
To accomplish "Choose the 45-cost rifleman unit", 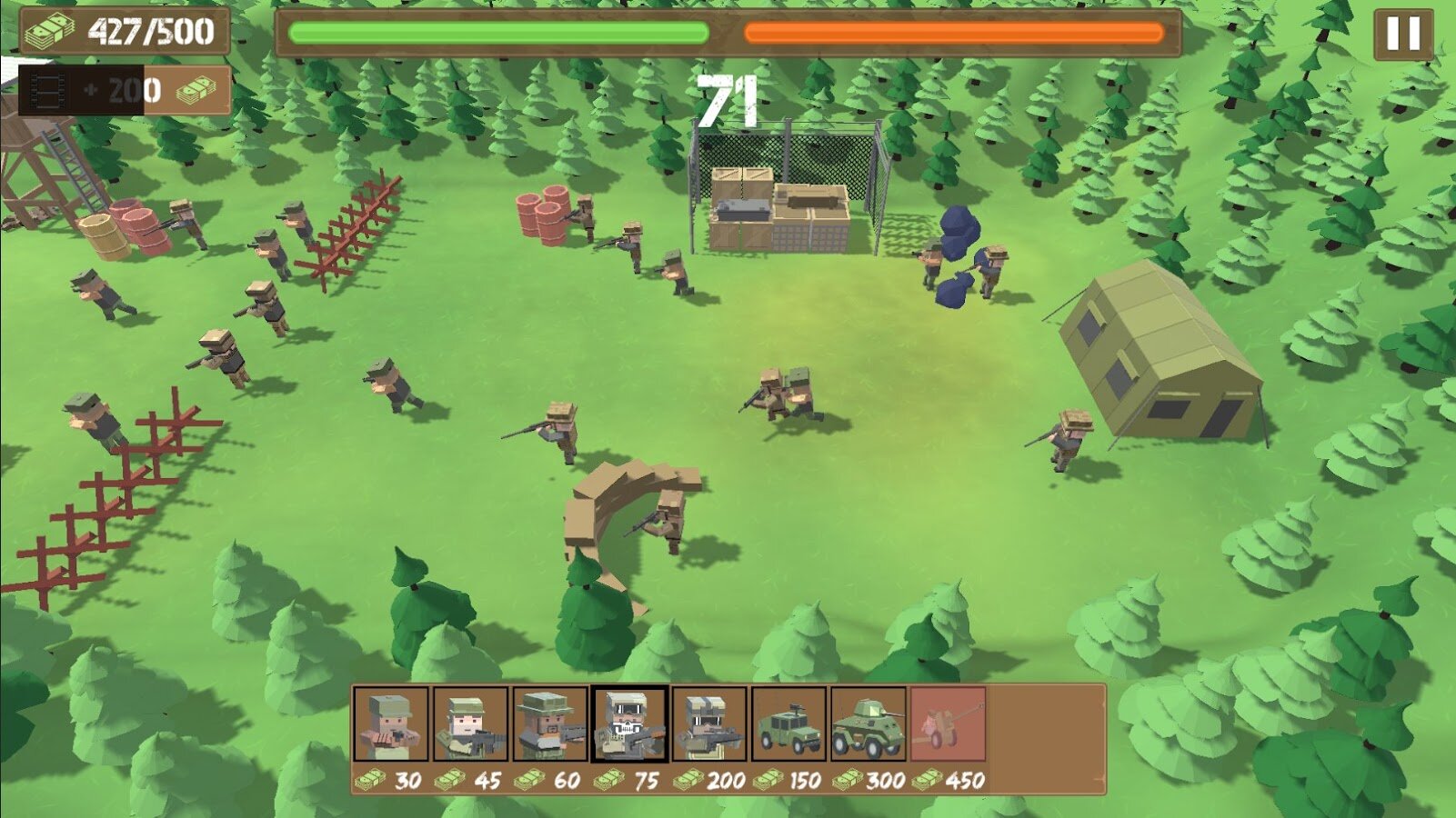I will click(470, 724).
